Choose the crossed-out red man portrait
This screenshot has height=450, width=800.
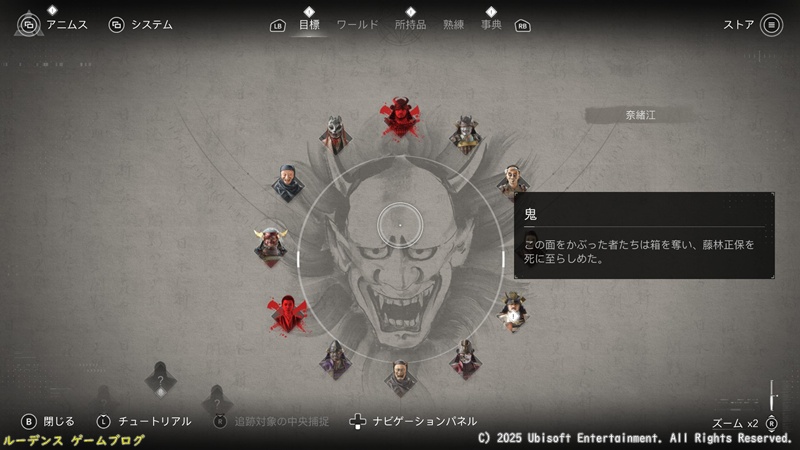tap(287, 313)
